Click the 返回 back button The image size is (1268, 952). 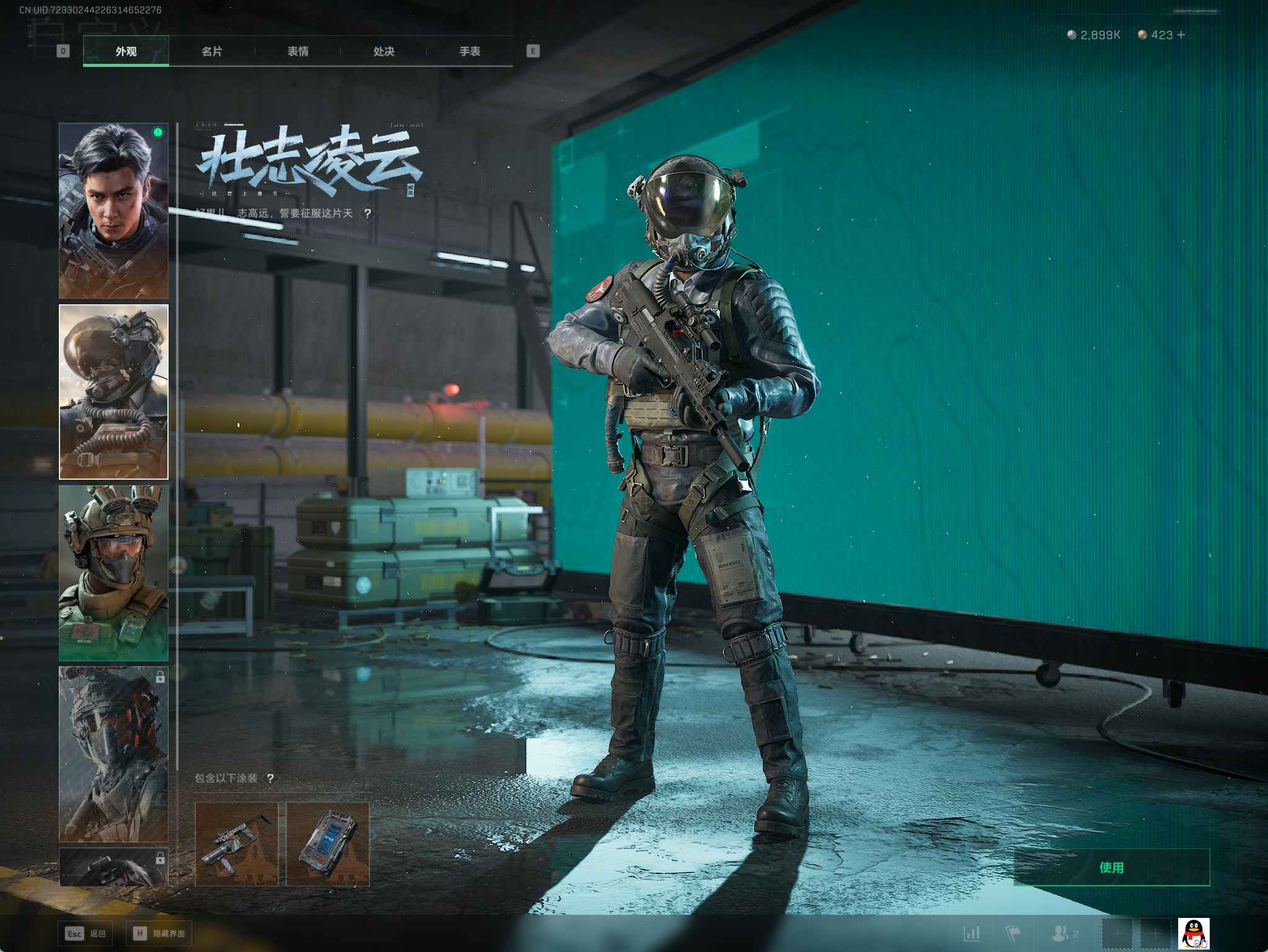86,933
